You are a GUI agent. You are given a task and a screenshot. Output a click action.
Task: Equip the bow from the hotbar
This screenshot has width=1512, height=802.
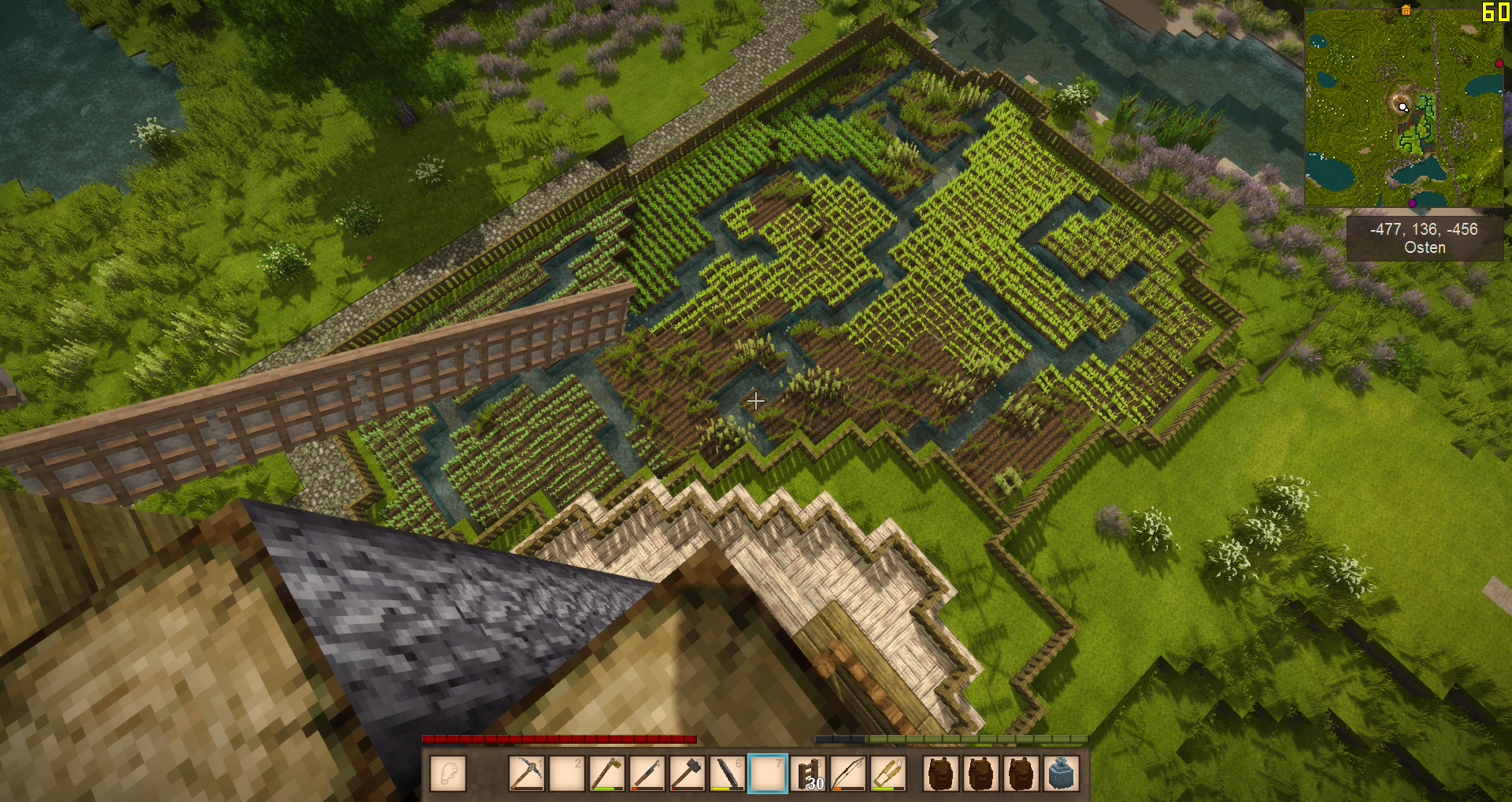[x=848, y=773]
